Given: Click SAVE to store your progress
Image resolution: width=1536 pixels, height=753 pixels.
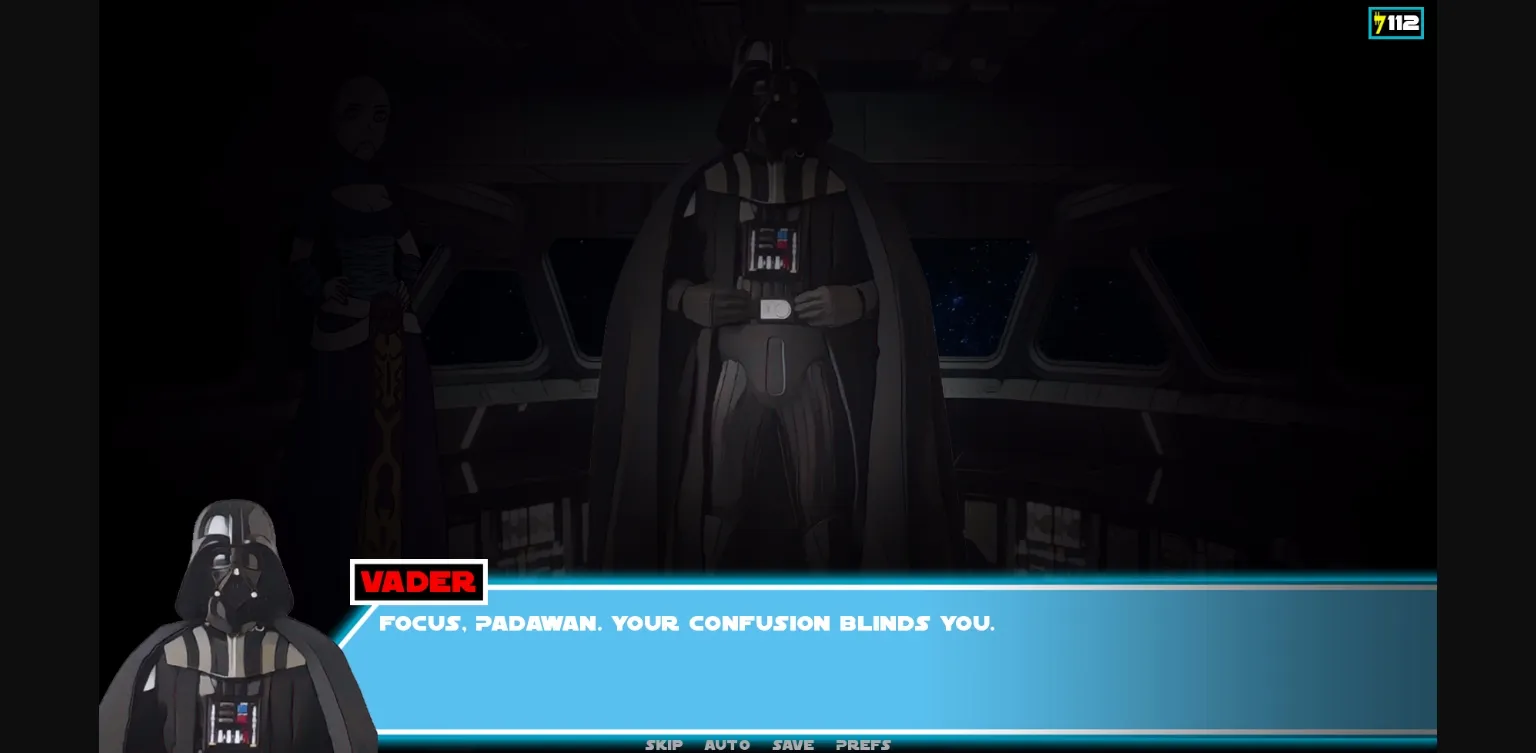Looking at the screenshot, I should click(792, 744).
